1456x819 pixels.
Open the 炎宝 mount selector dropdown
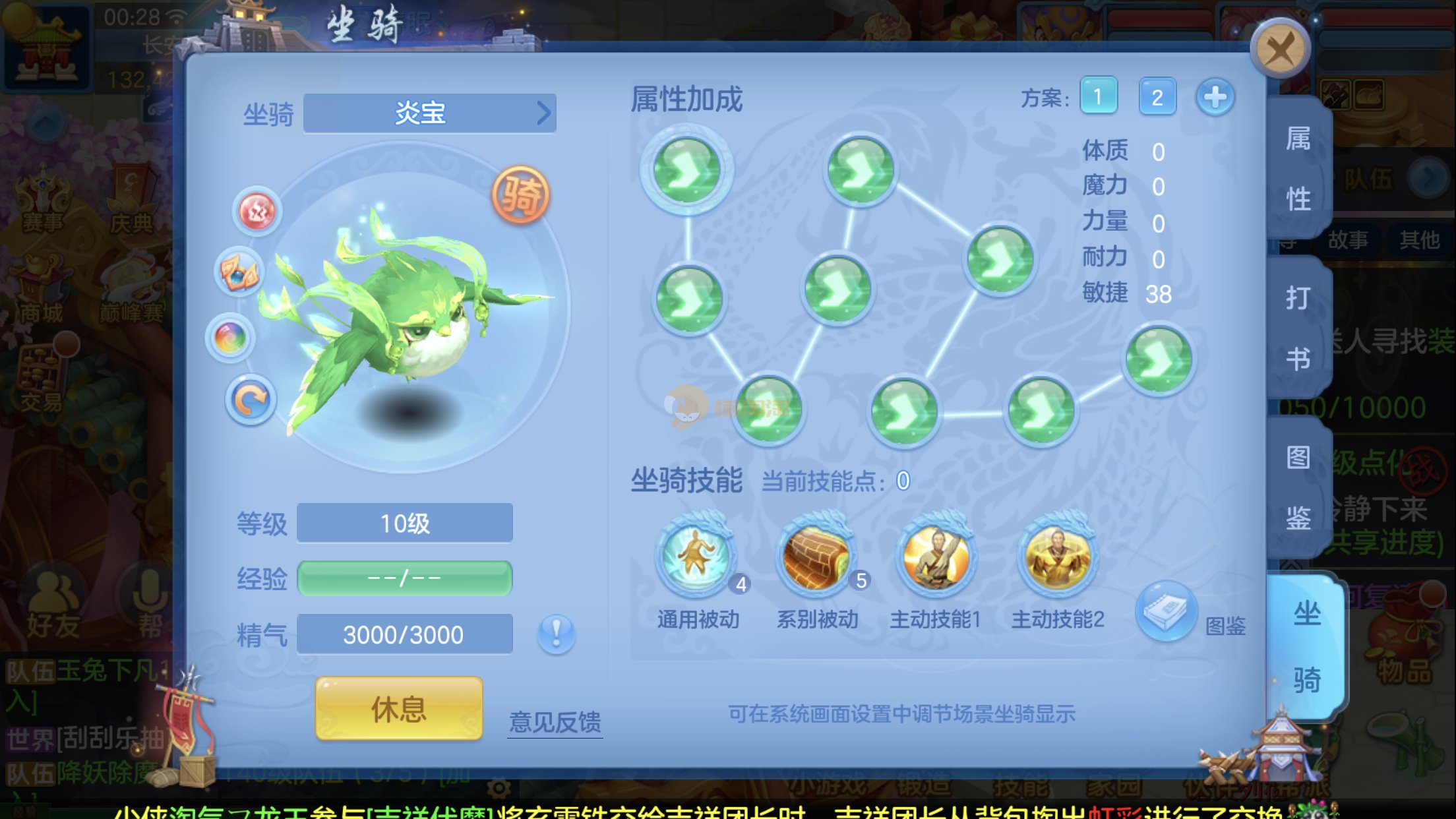(x=429, y=113)
